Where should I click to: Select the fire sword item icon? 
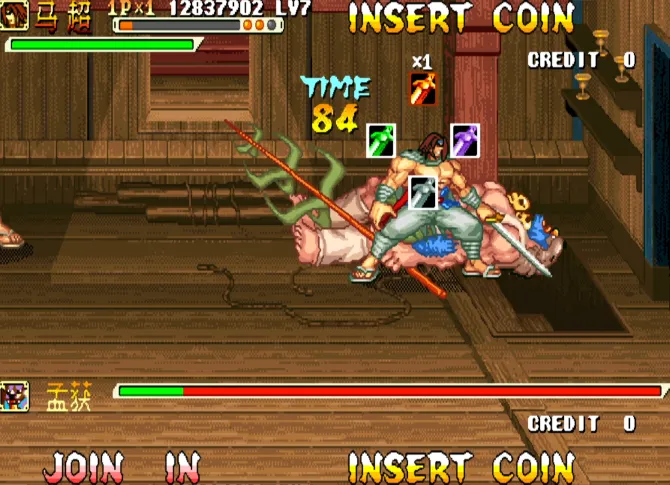click(422, 90)
